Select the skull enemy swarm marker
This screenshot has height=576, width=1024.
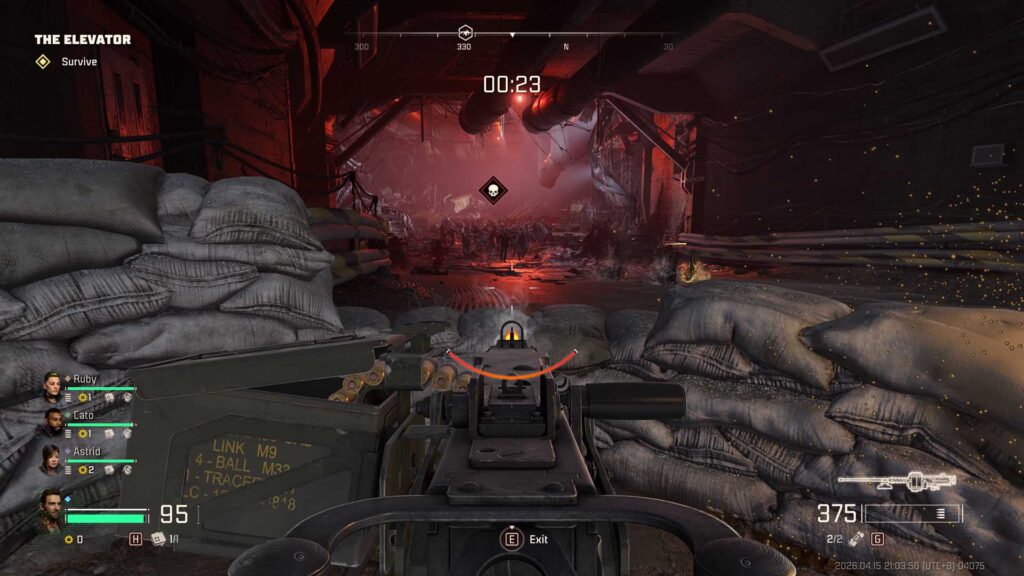pos(491,190)
